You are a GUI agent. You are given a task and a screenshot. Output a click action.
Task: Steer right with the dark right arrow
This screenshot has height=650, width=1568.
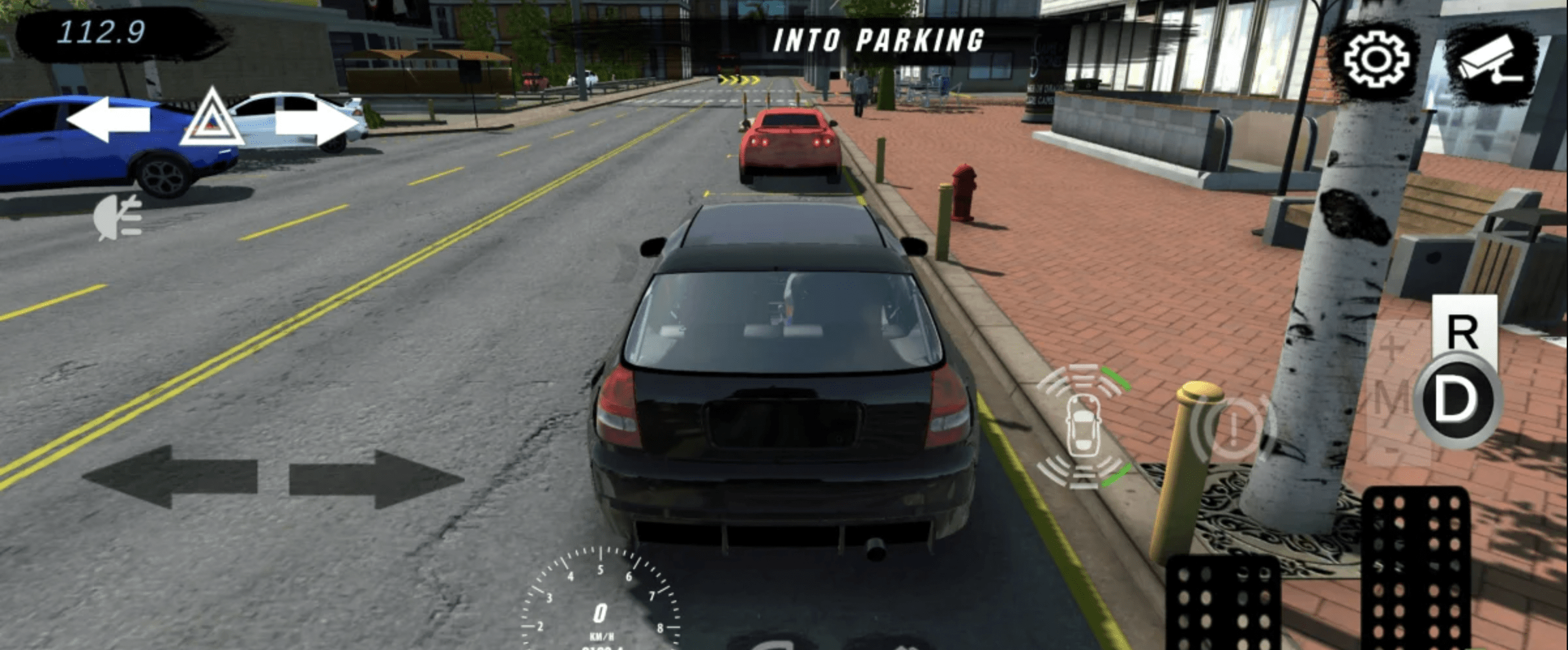pos(376,480)
